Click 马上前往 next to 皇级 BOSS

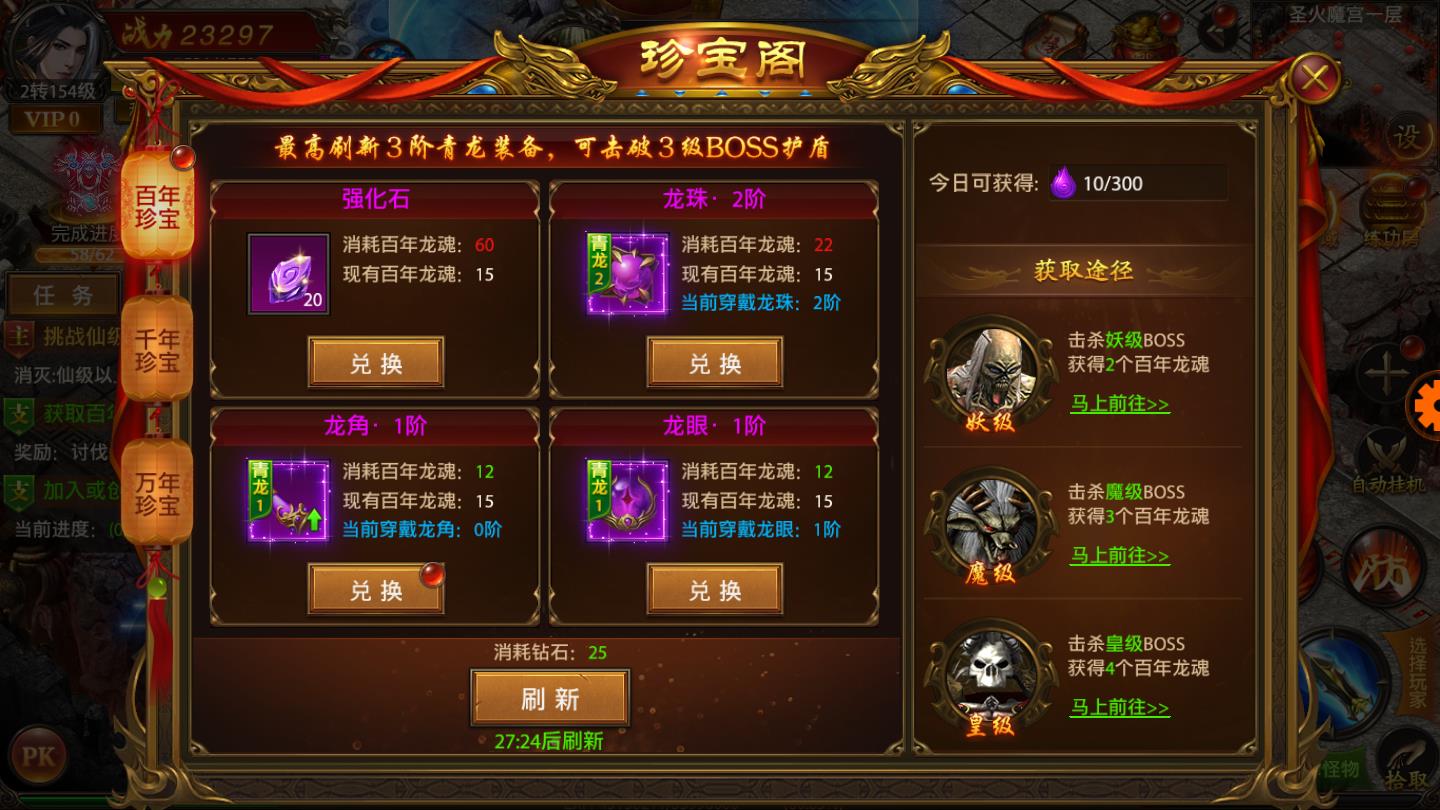point(1118,709)
